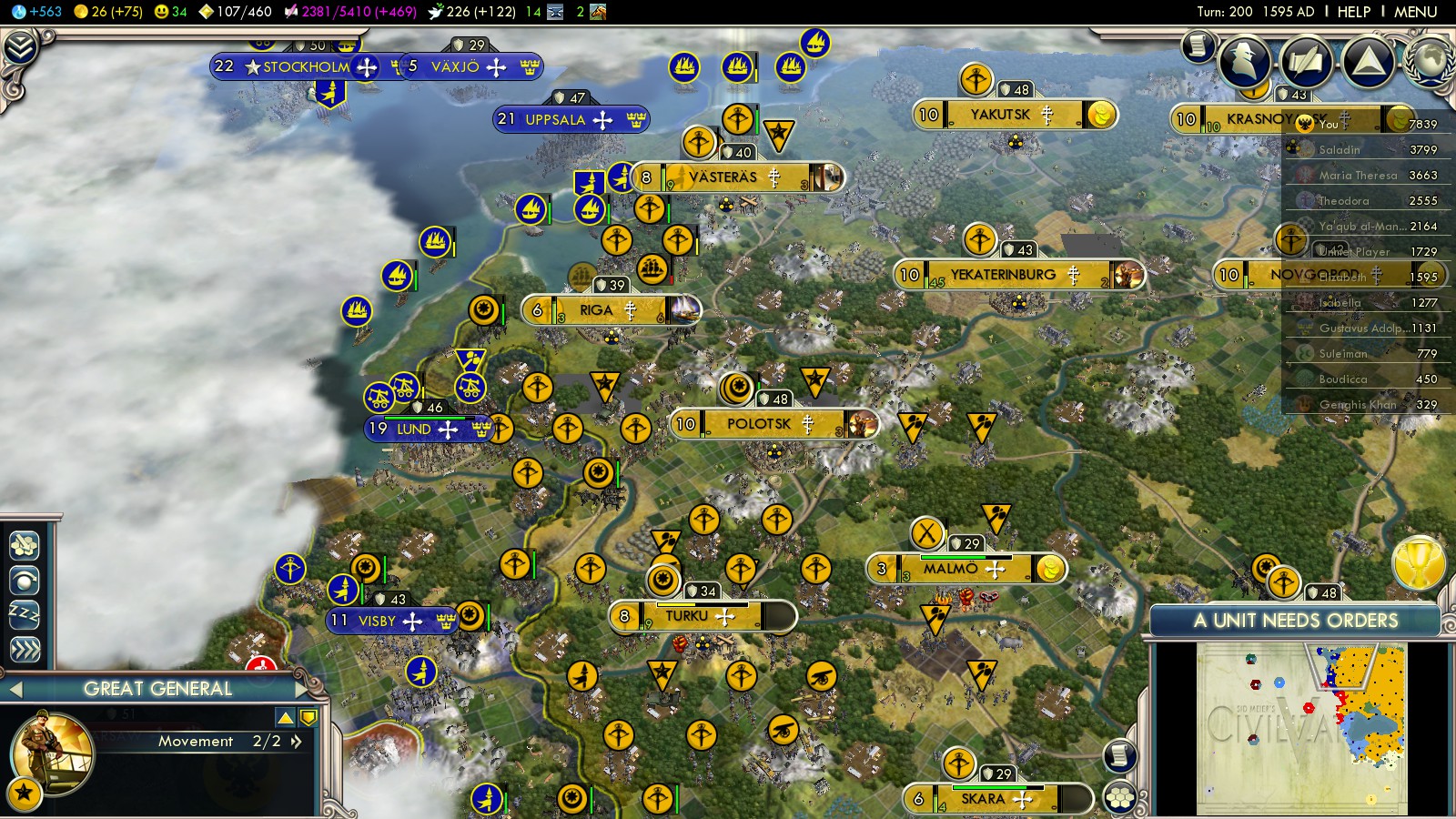Screen dimensions: 1456x819
Task: Click the A UNIT NEEDS ORDERS button
Action: point(1295,621)
